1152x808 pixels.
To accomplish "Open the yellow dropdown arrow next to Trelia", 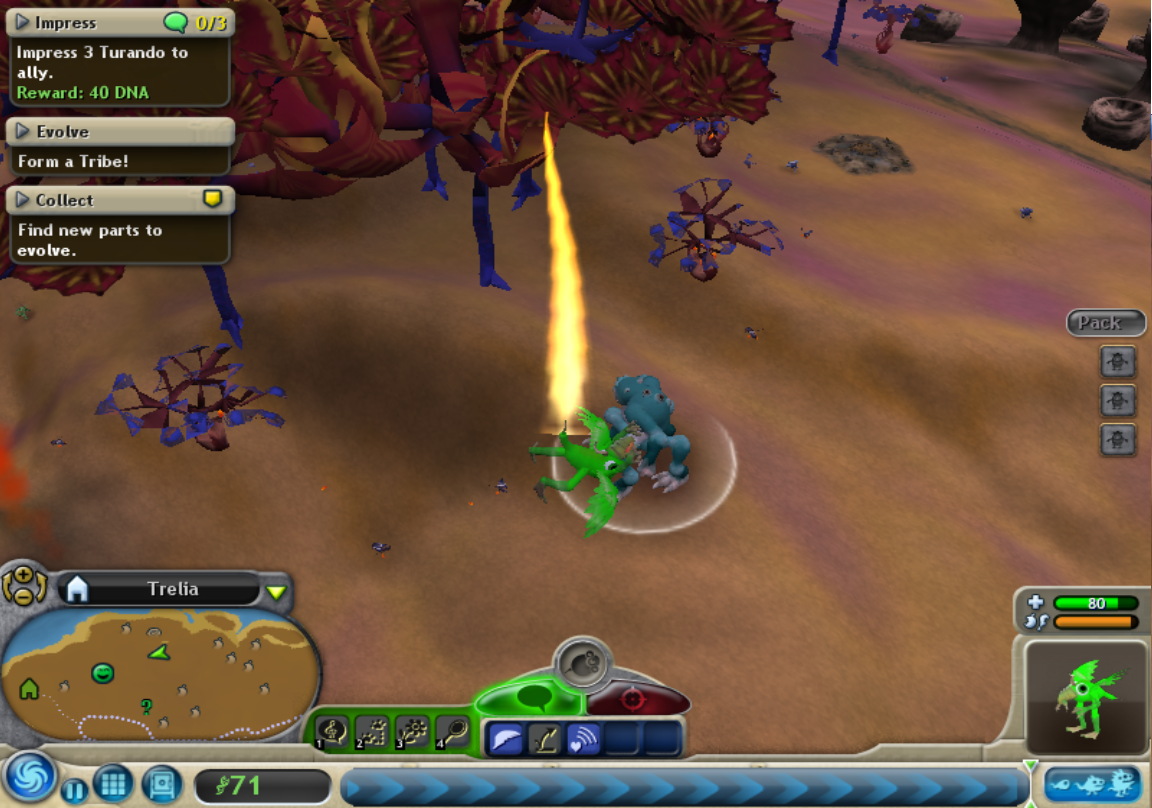I will [x=276, y=592].
